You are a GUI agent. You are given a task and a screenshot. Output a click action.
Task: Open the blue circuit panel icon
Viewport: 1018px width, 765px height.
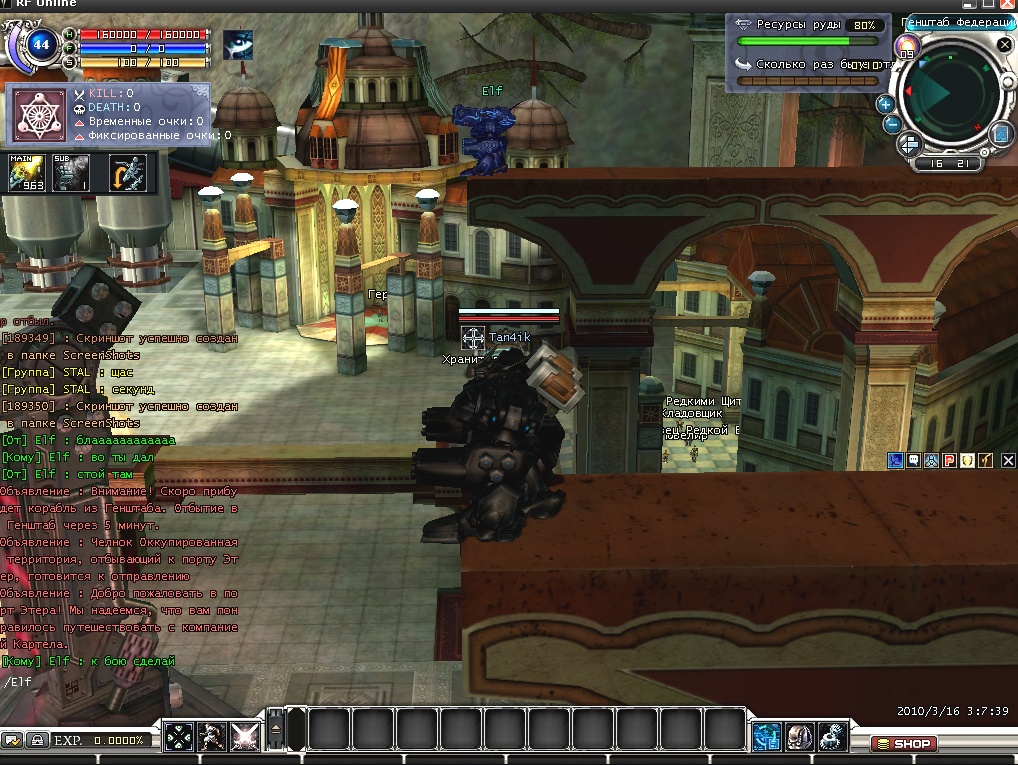point(767,737)
